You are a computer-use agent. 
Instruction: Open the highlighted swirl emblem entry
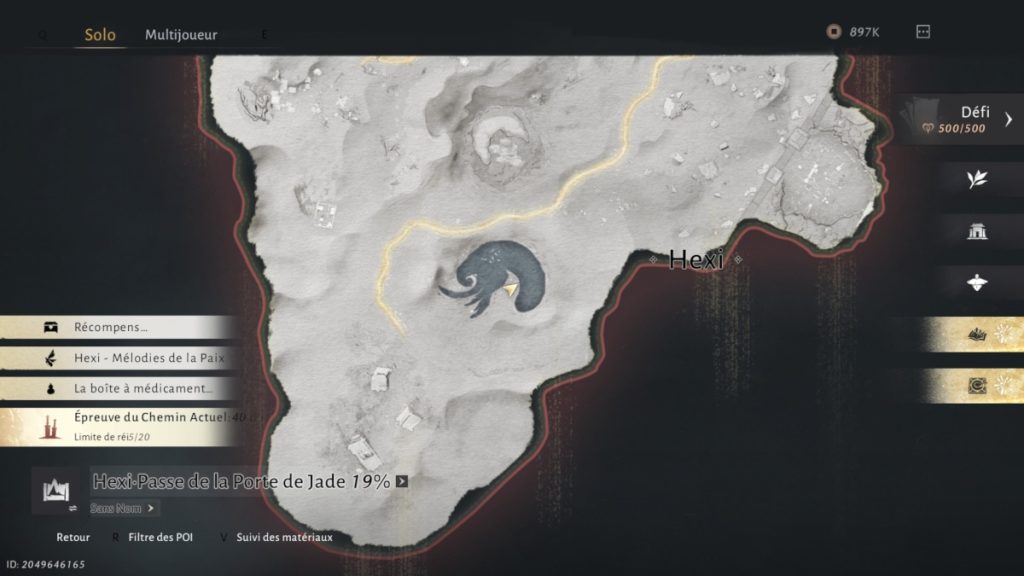point(977,386)
